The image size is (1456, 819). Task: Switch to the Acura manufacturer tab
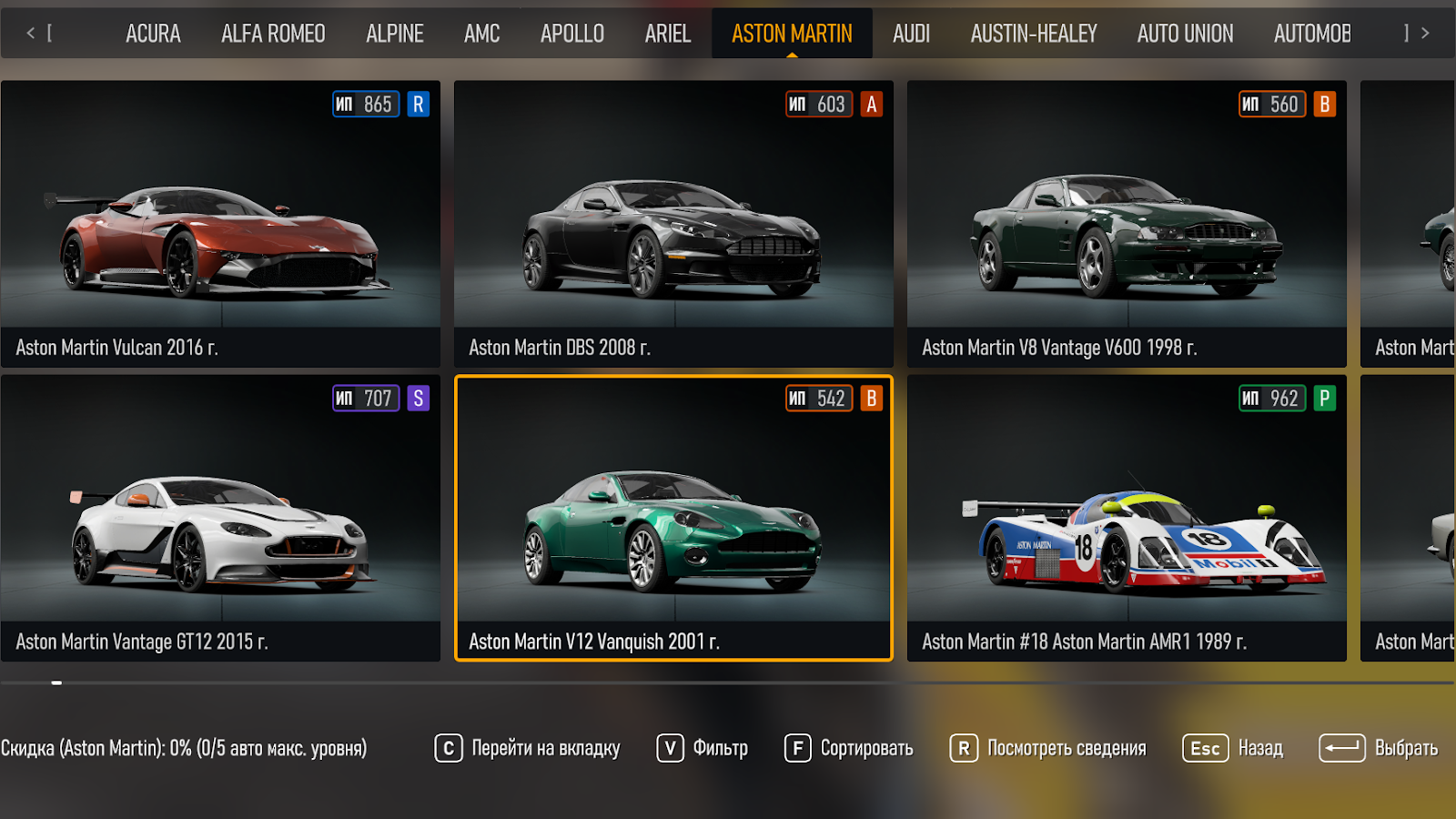(x=153, y=34)
